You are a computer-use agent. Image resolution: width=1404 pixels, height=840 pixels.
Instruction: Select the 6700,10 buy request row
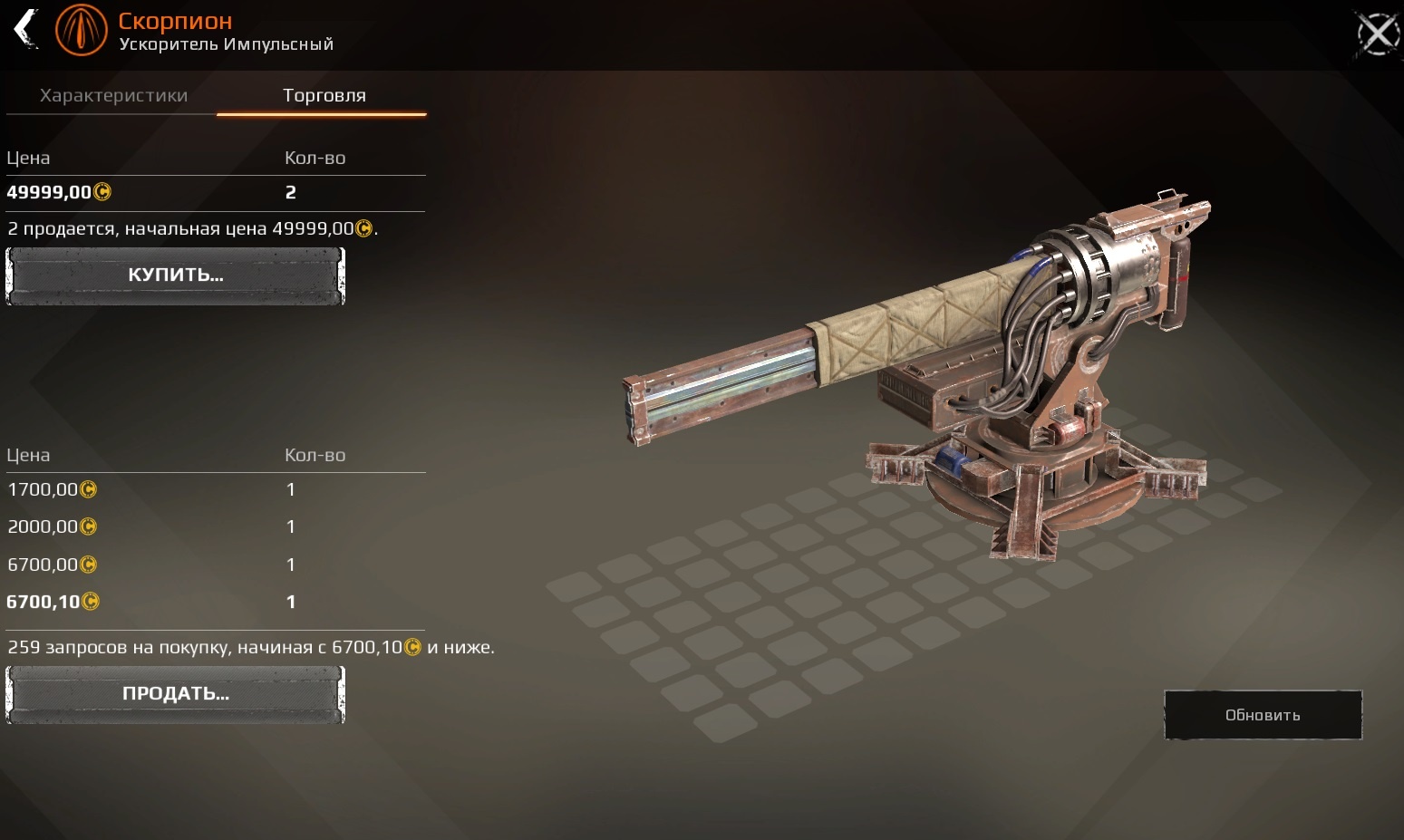click(215, 602)
